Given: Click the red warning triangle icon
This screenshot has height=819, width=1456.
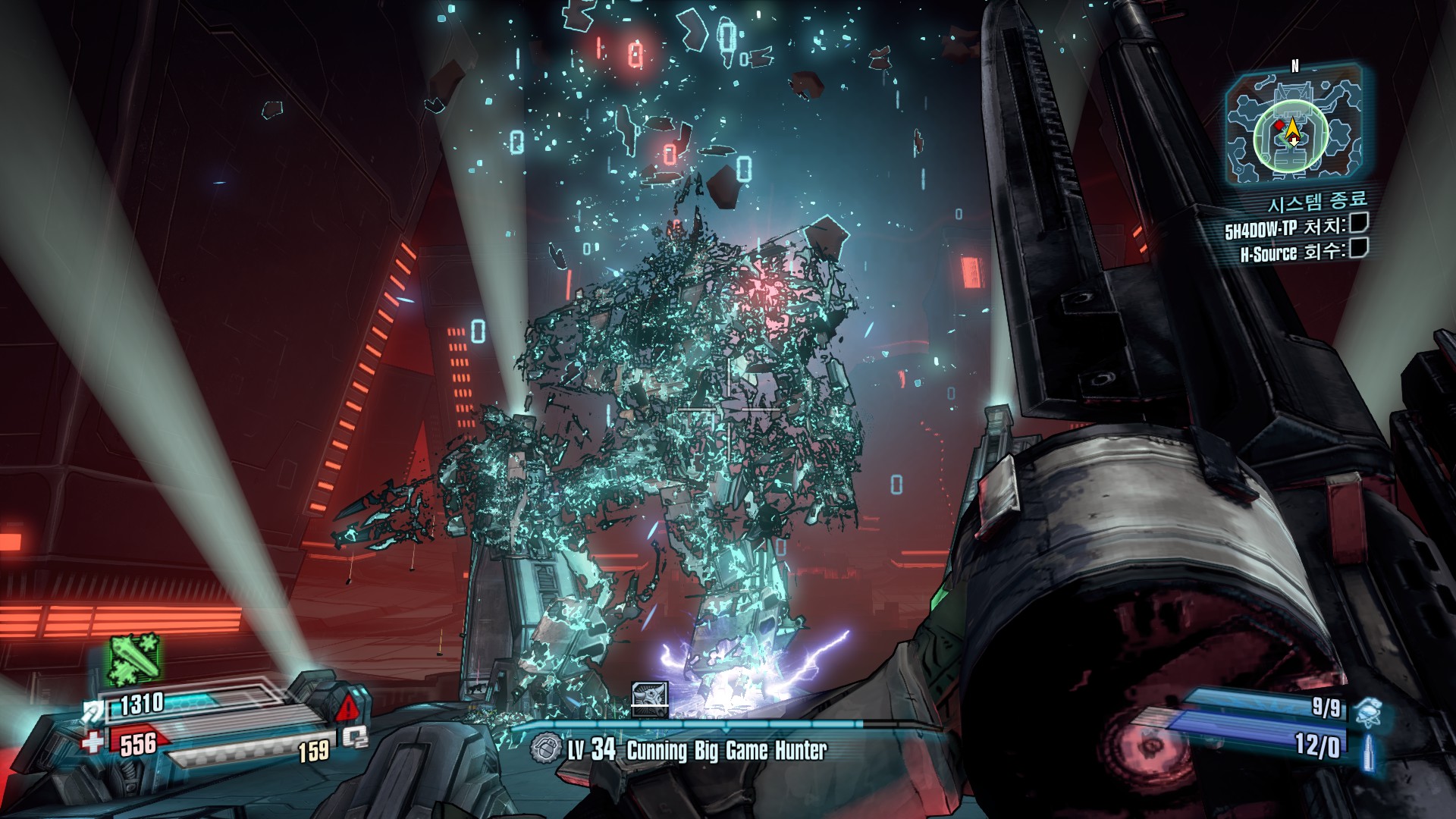Looking at the screenshot, I should coord(347,709).
